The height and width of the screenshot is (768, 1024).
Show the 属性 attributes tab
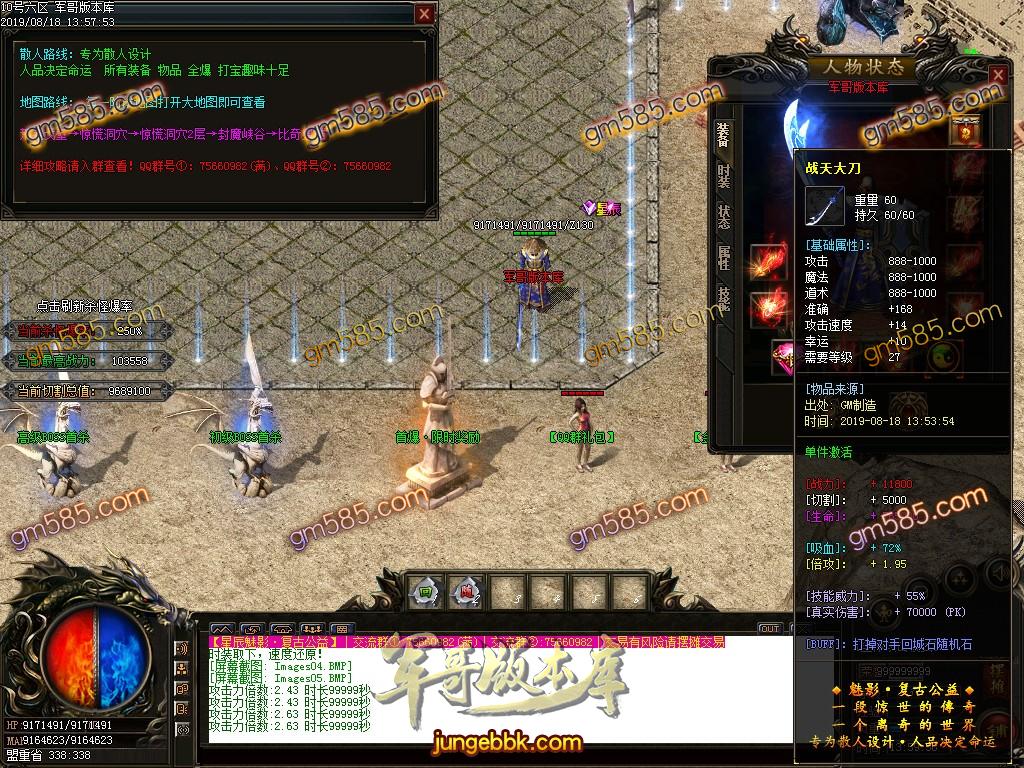(x=723, y=257)
